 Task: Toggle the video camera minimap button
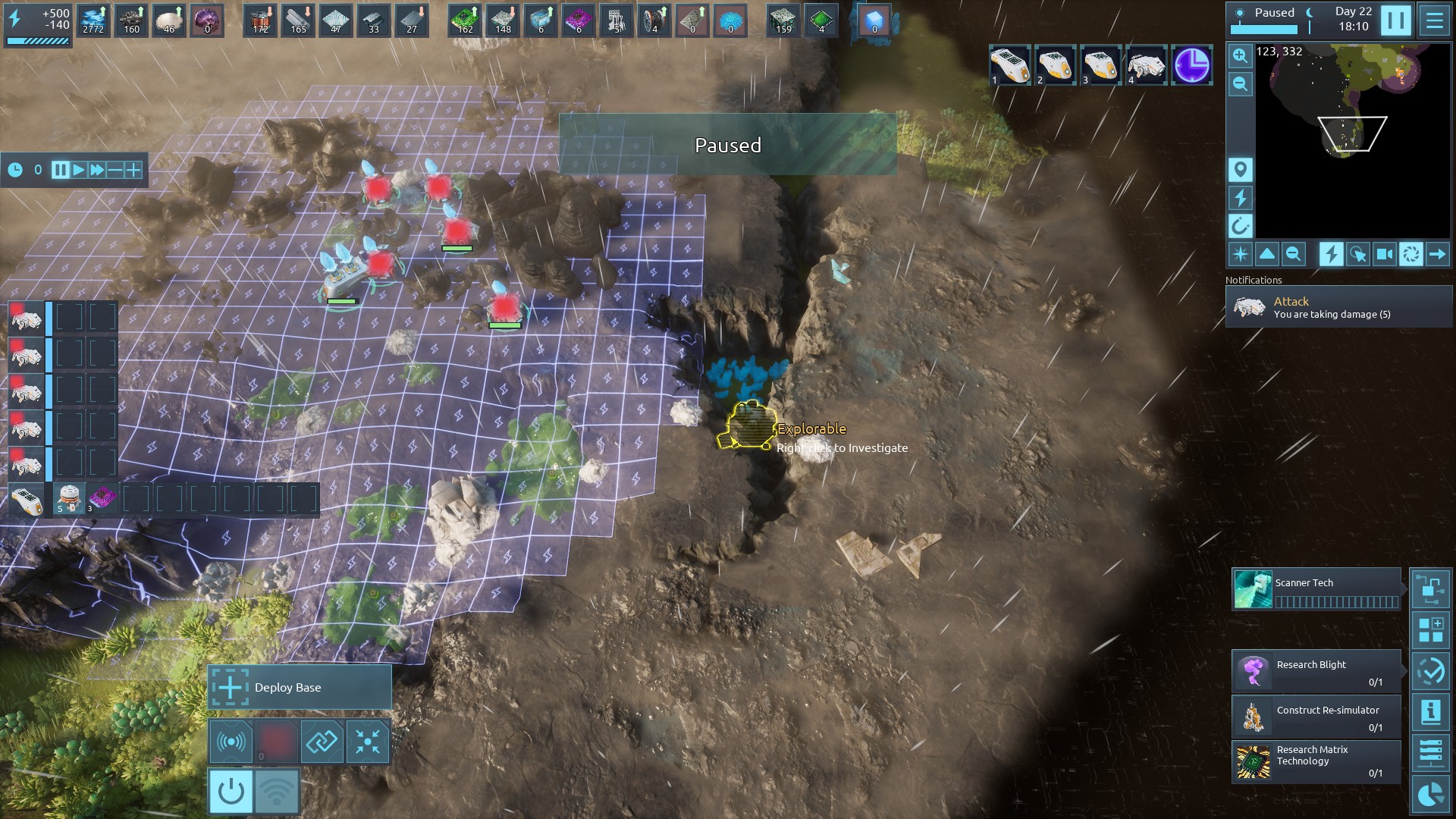point(1384,254)
